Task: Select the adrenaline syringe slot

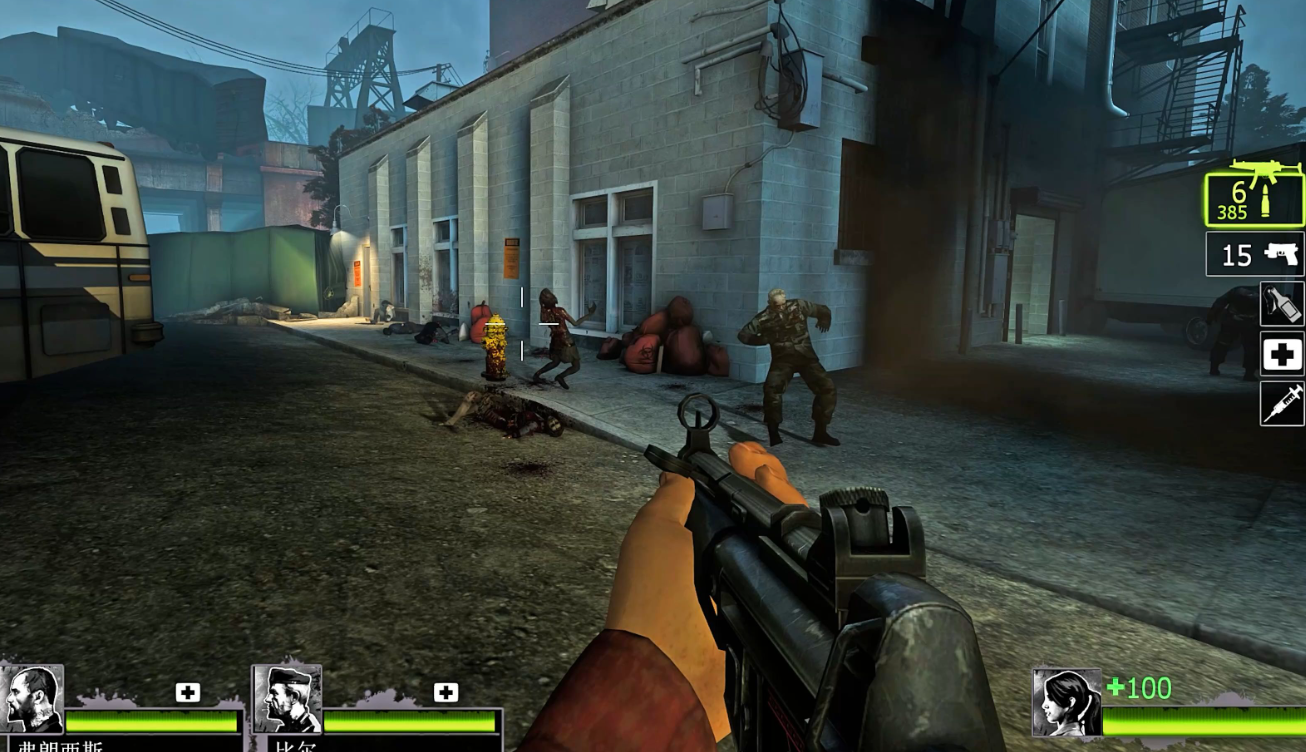Action: [x=1282, y=404]
